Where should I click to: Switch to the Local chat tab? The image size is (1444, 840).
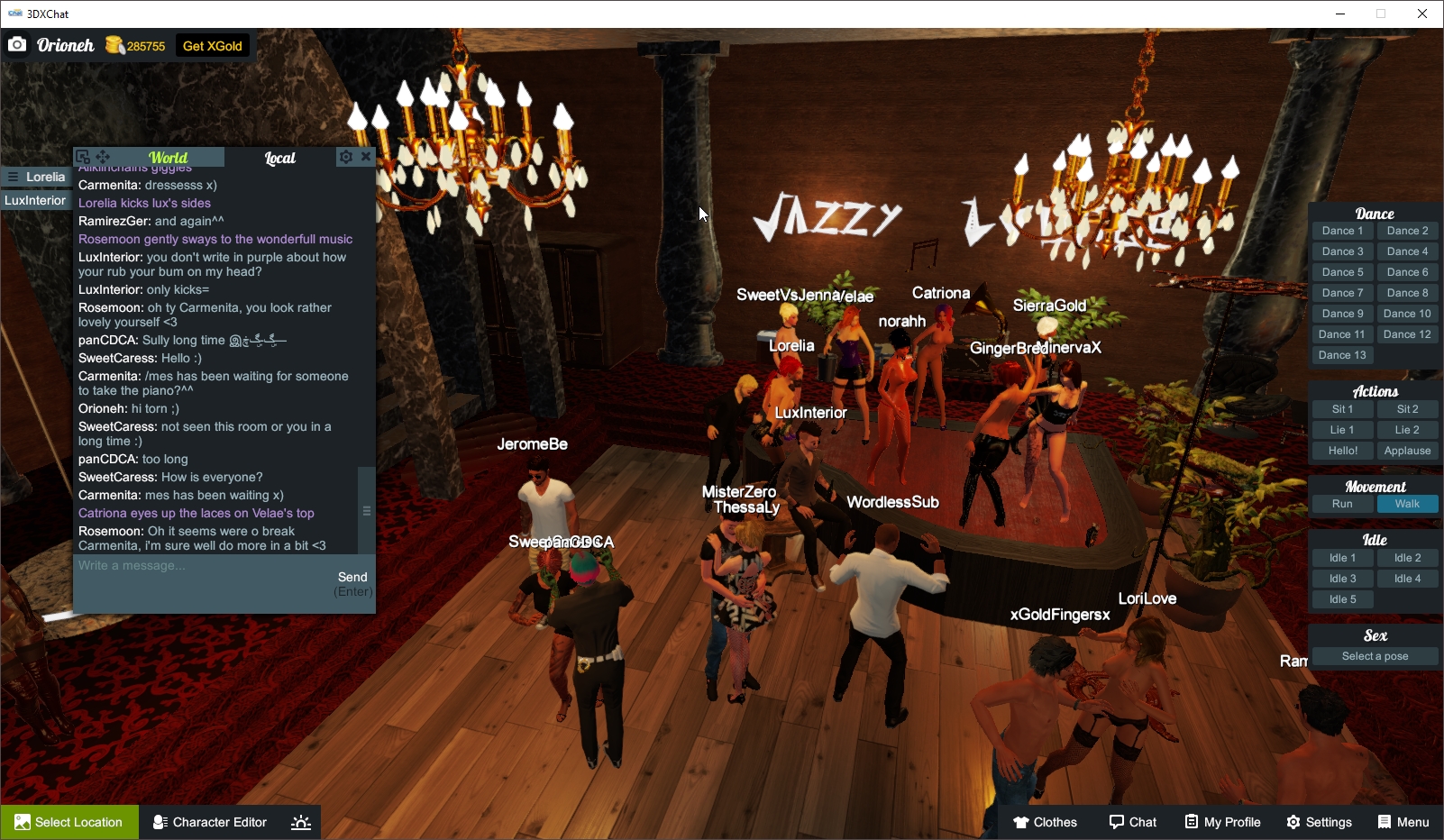tap(281, 157)
